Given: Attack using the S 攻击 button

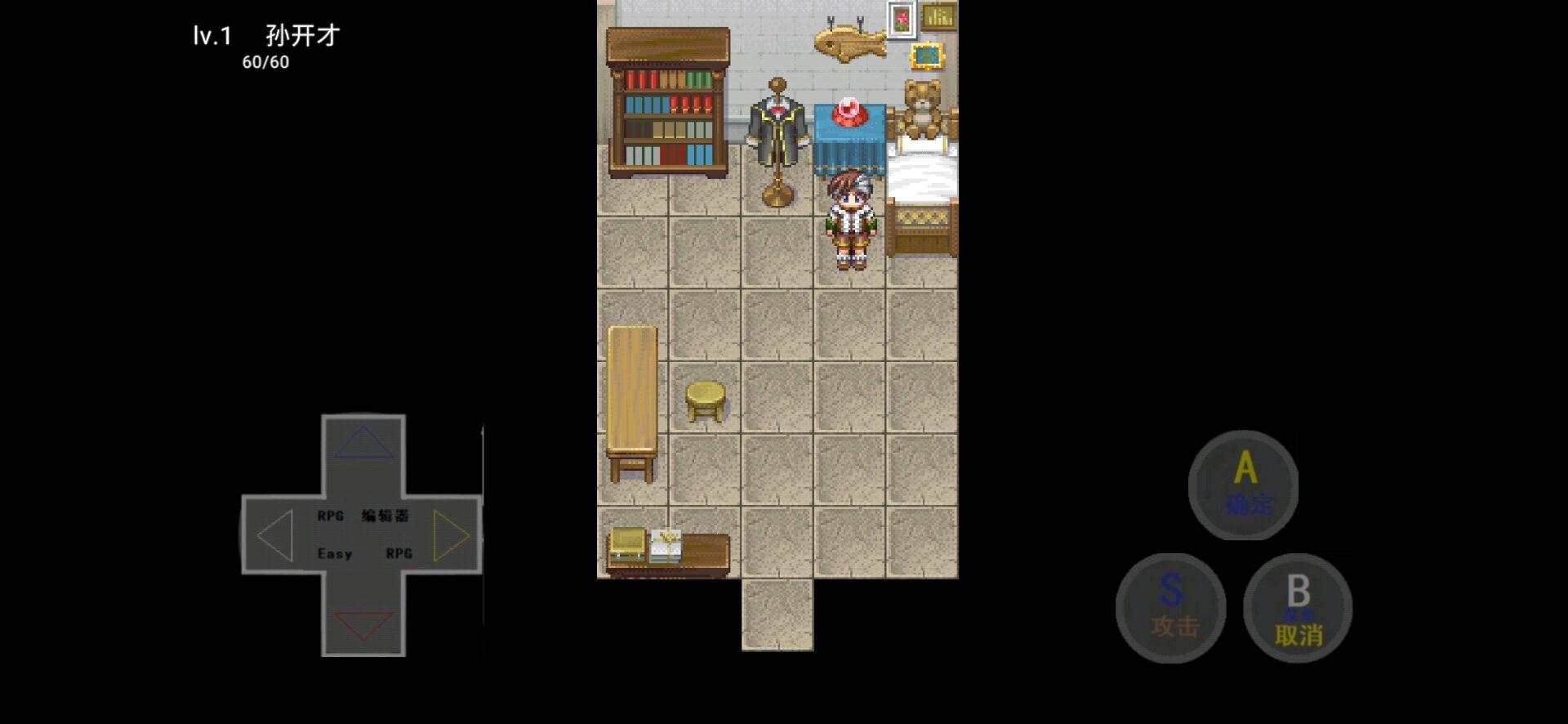Looking at the screenshot, I should tap(1171, 608).
